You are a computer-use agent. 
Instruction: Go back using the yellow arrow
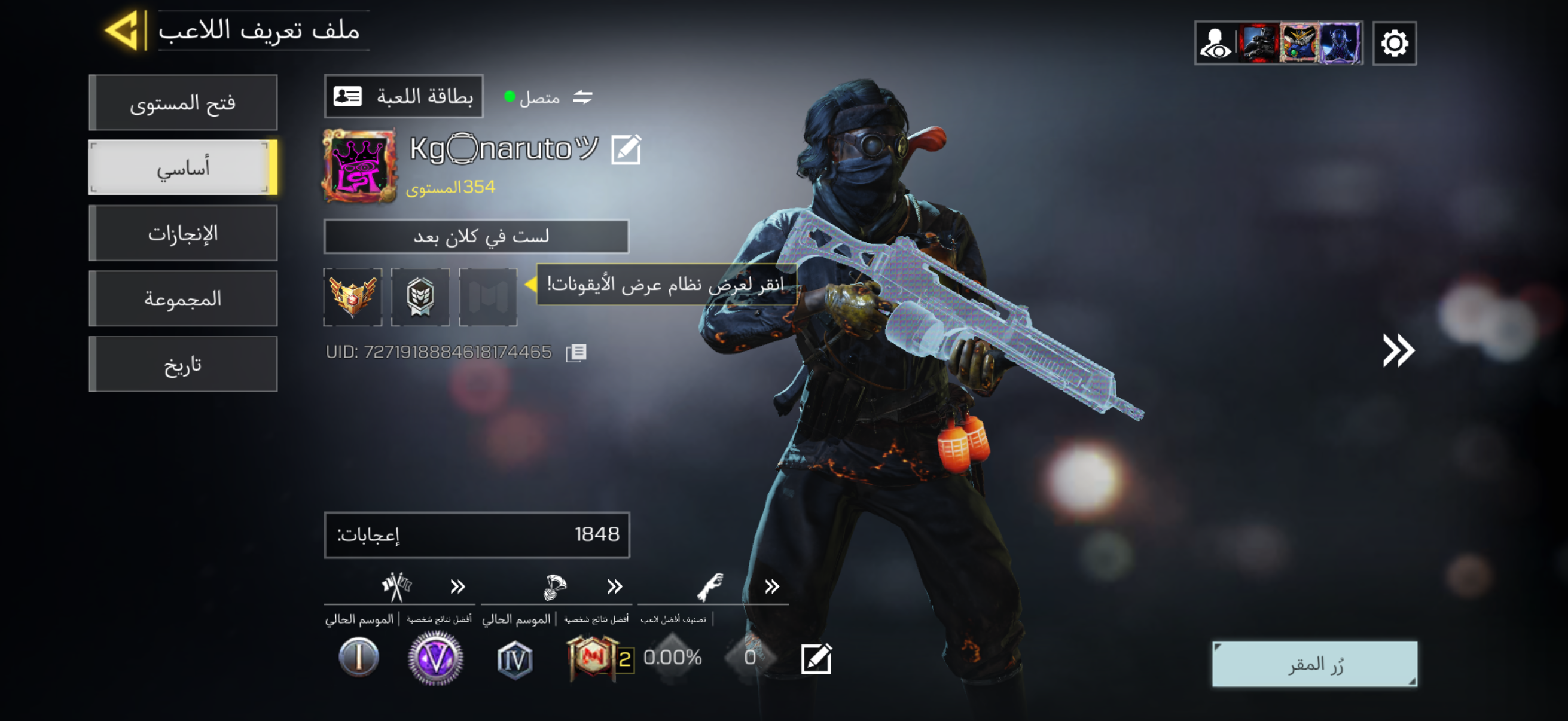point(124,30)
